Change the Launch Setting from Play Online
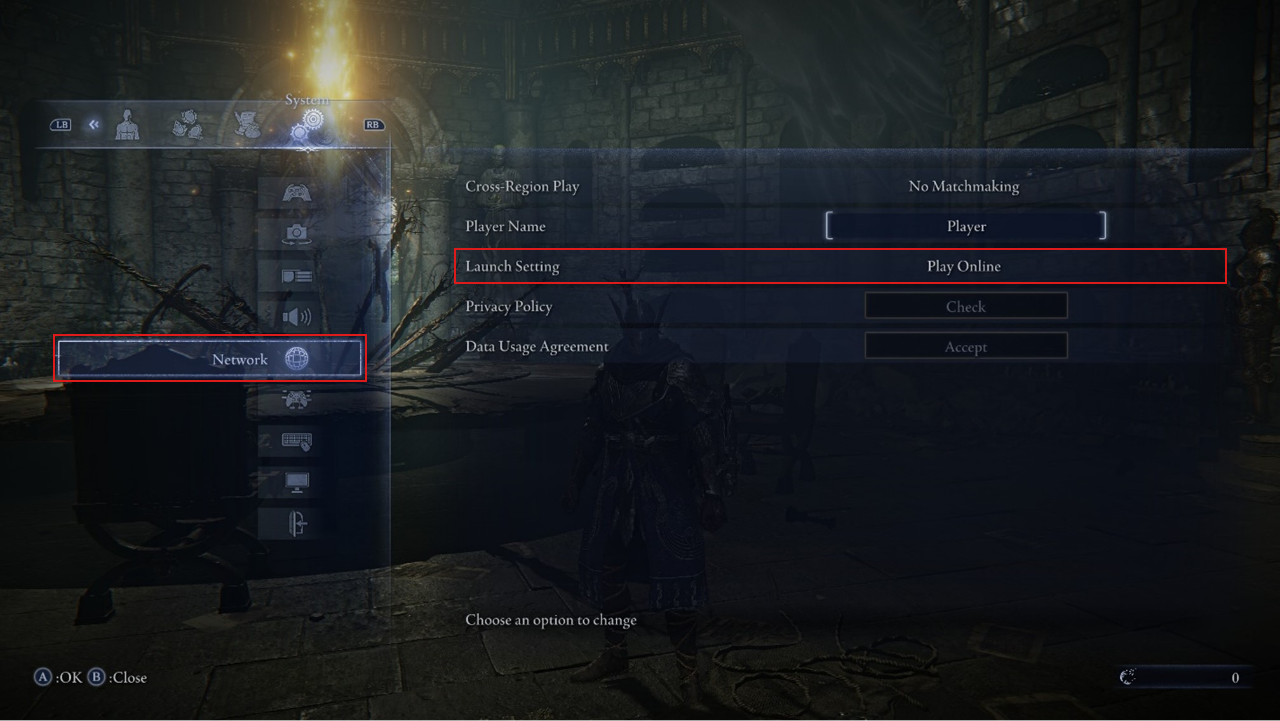 click(963, 267)
